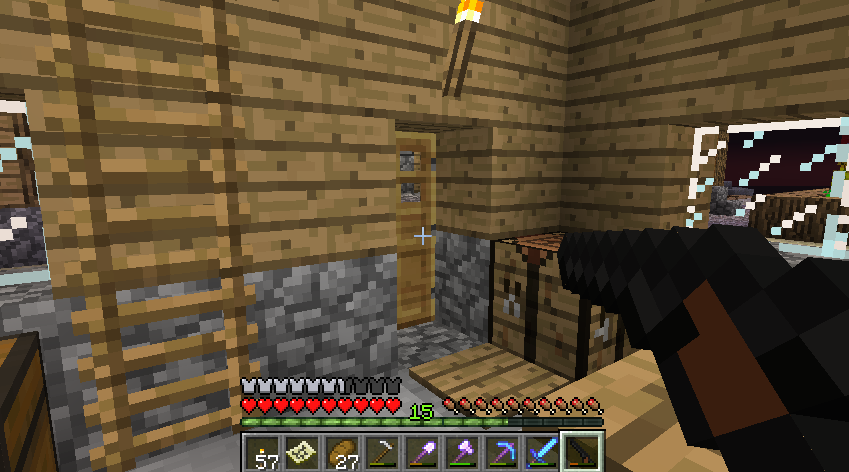Select the diamond pickaxe slot
The height and width of the screenshot is (472, 849).
(x=503, y=453)
